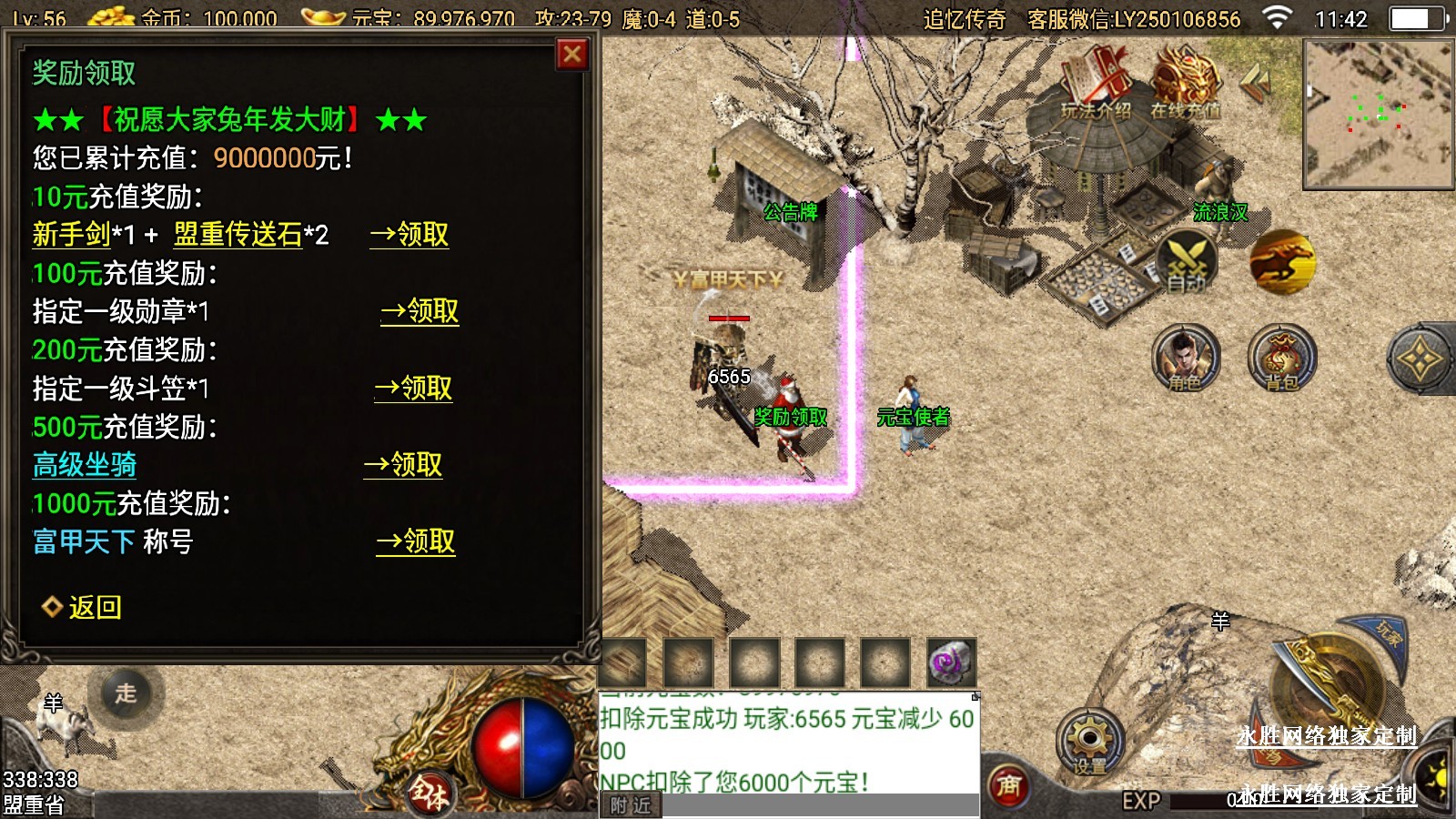The height and width of the screenshot is (819, 1456).
Task: Open the 商 shop button
Action: pos(1008,784)
